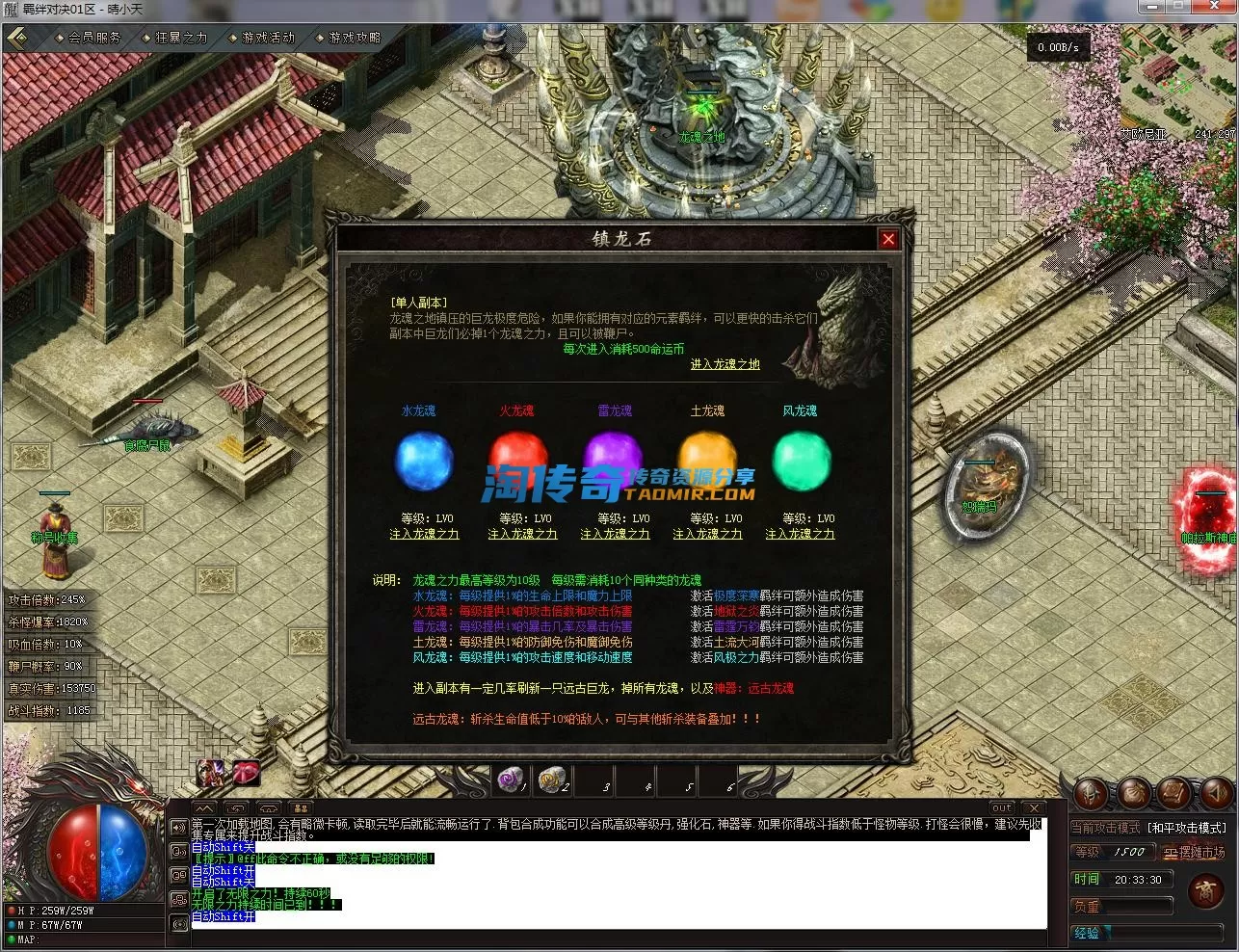Screen dimensions: 1239x952
Task: Collapse the top menu with the arrow button
Action: pos(19,39)
